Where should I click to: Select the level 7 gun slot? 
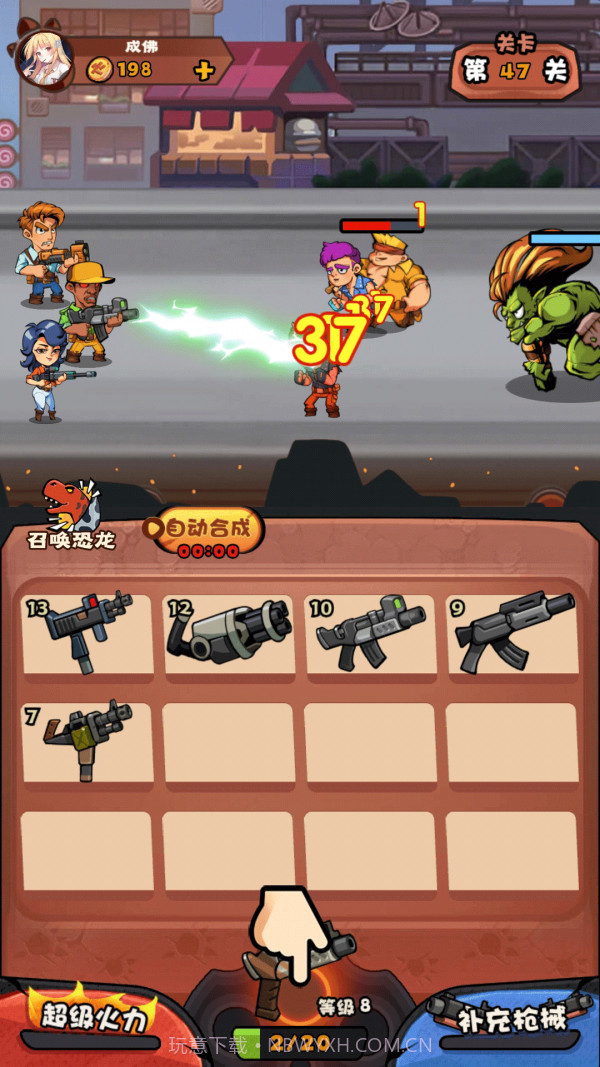coord(88,742)
